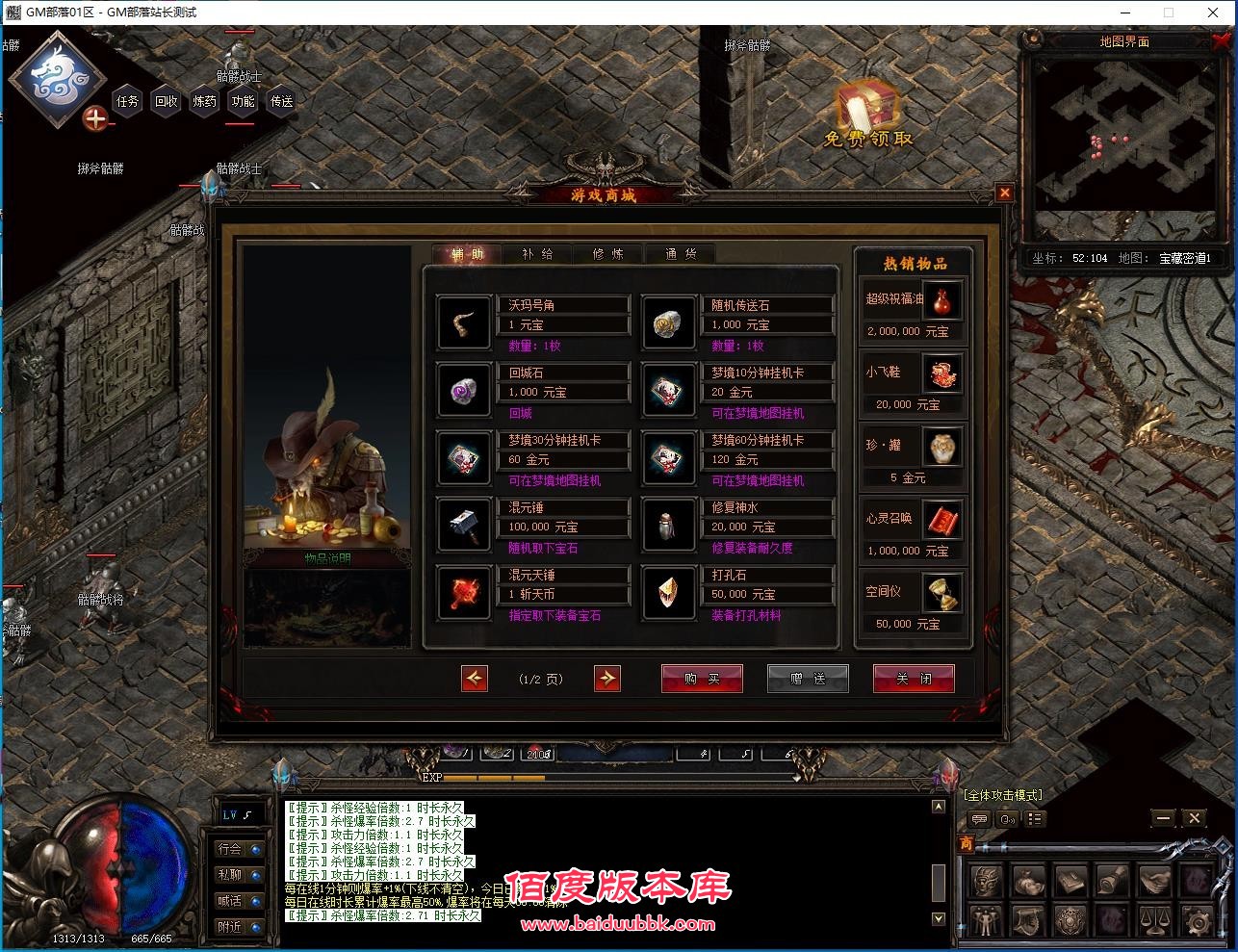Open the gear settings icon in bottom-right panel
The image size is (1238, 952).
coord(1198,920)
